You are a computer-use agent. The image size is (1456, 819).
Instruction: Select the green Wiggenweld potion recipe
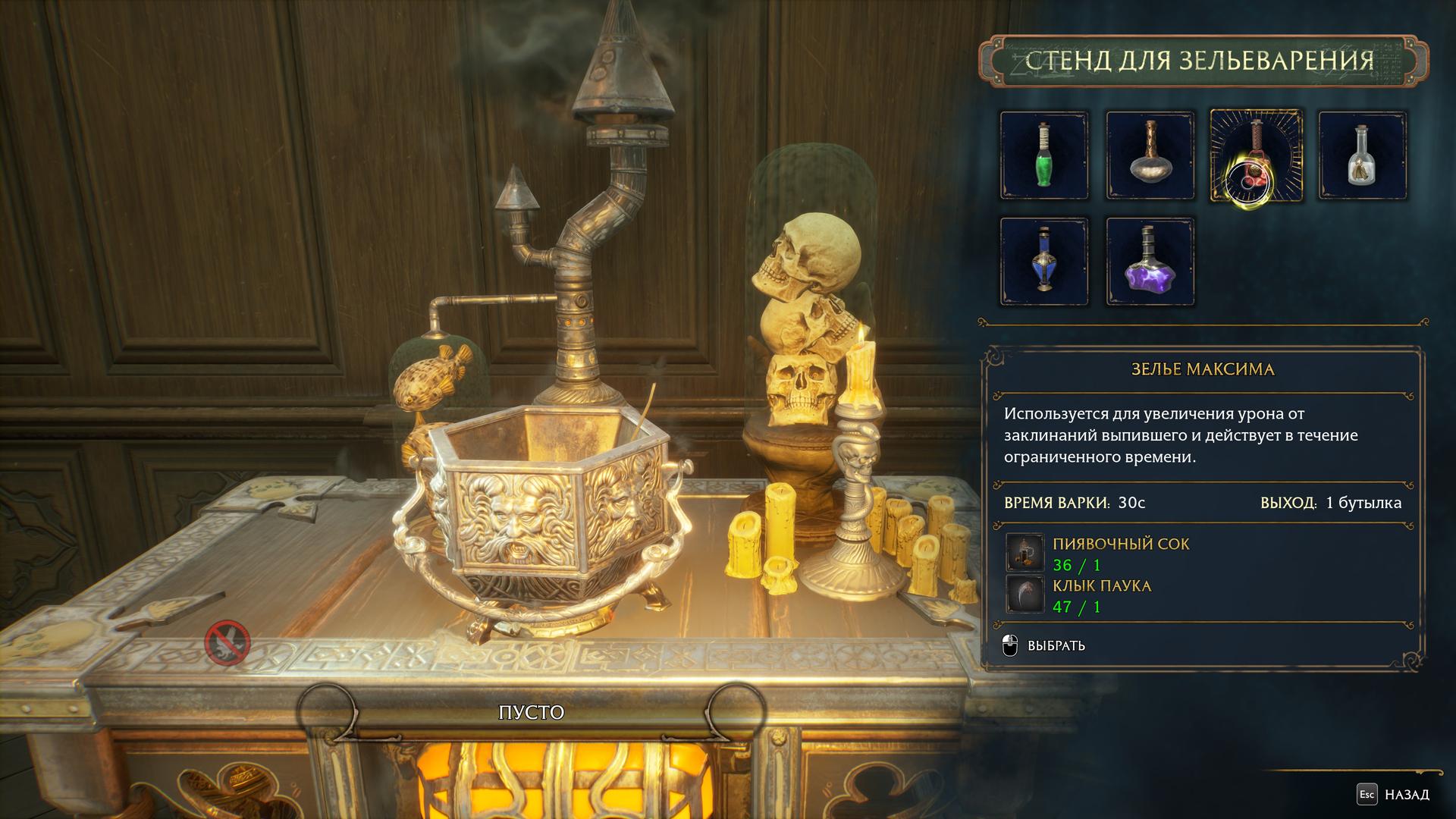[1044, 155]
